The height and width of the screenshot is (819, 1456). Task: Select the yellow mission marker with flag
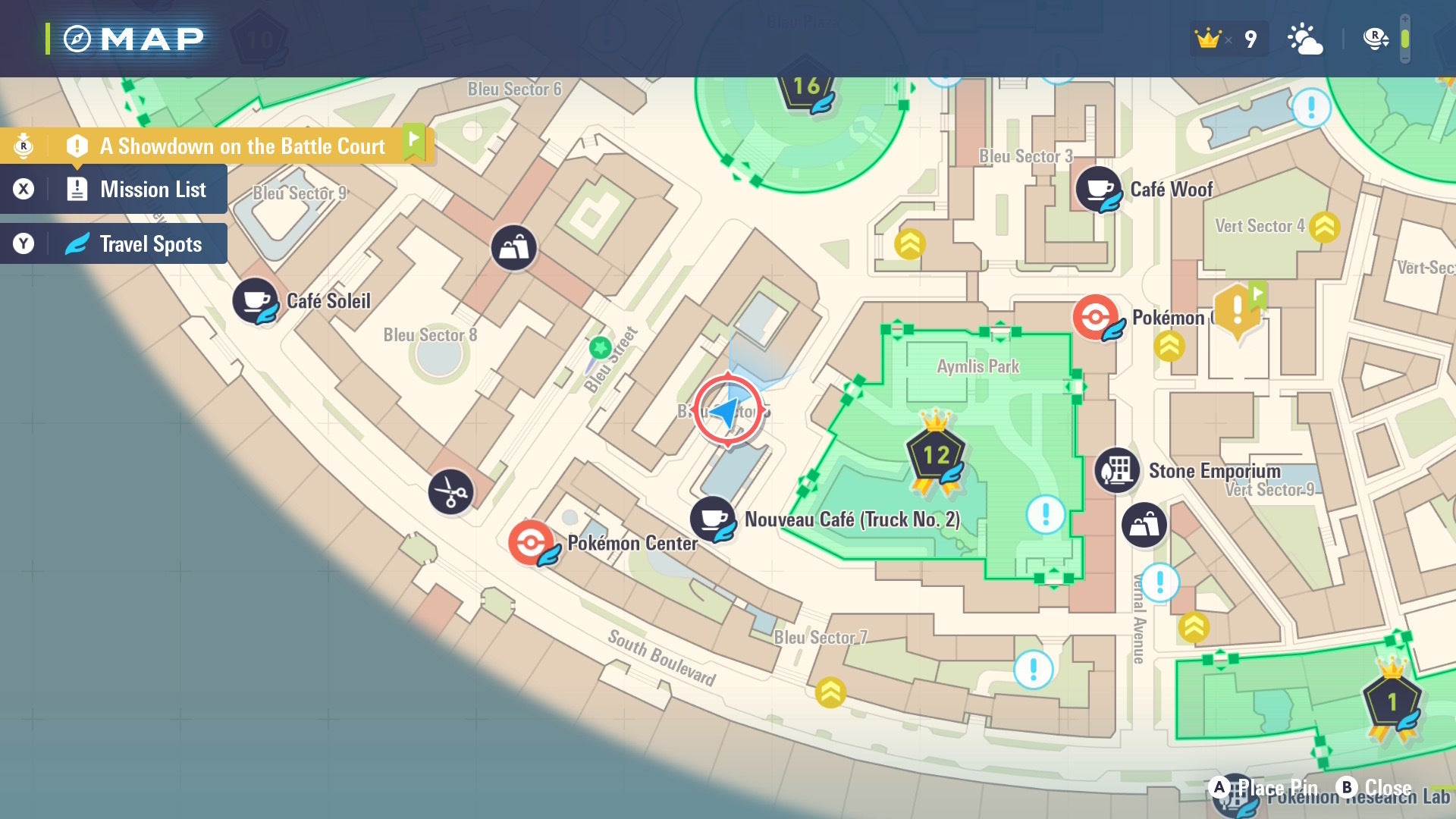pos(1238,311)
